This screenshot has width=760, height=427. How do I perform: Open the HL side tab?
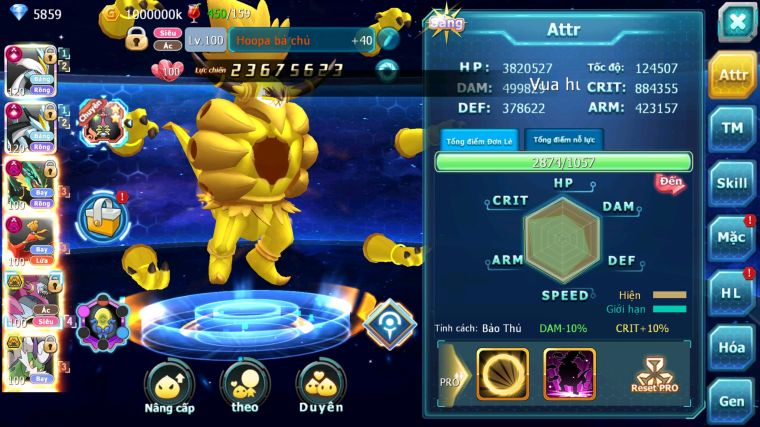tap(732, 292)
